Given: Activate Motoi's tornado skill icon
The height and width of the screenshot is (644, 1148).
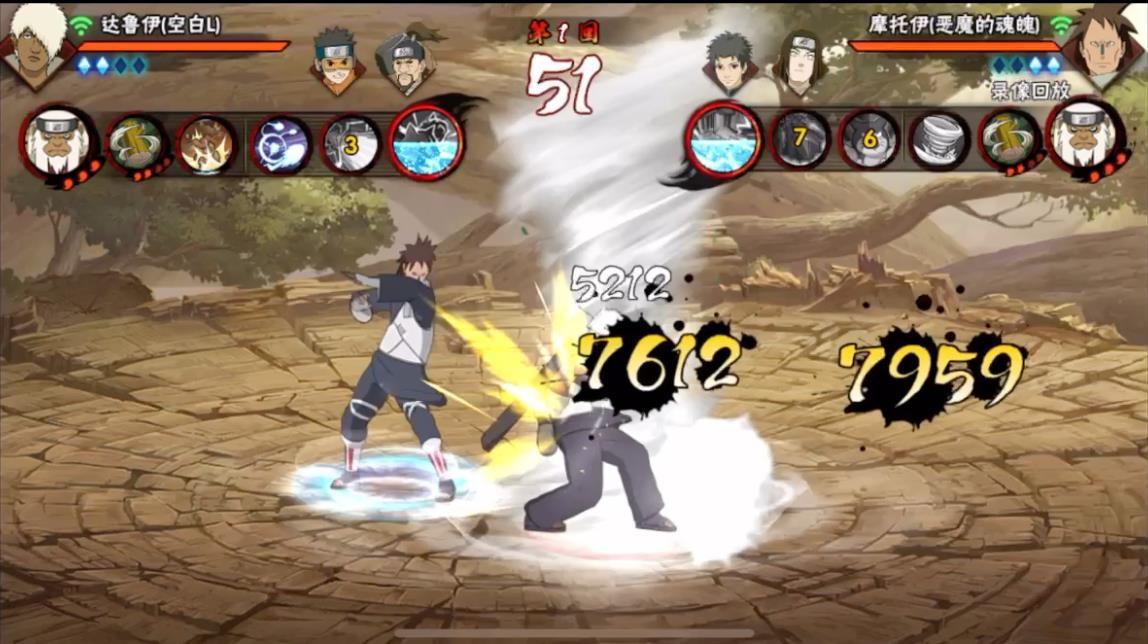Looking at the screenshot, I should point(939,140).
